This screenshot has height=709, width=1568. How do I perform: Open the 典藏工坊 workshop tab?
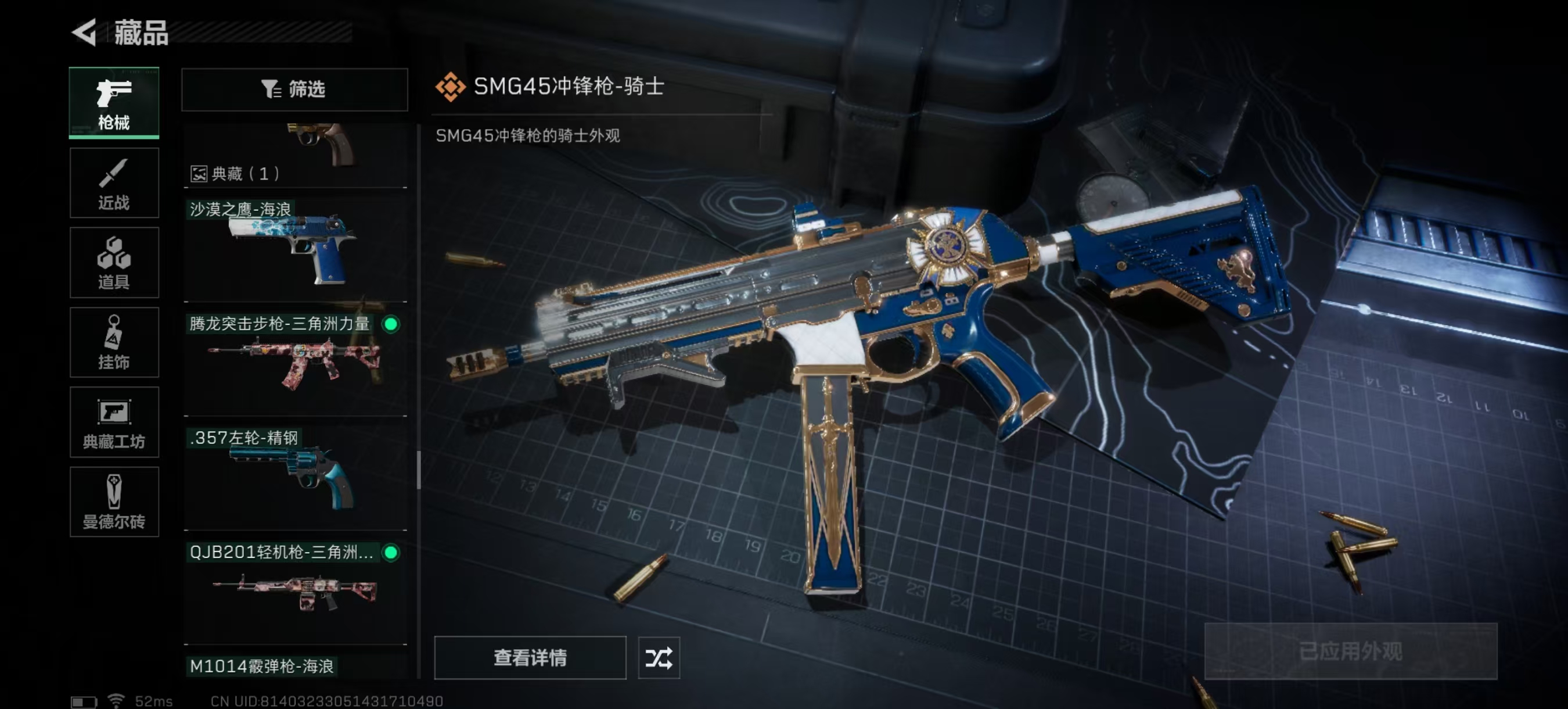pos(114,422)
